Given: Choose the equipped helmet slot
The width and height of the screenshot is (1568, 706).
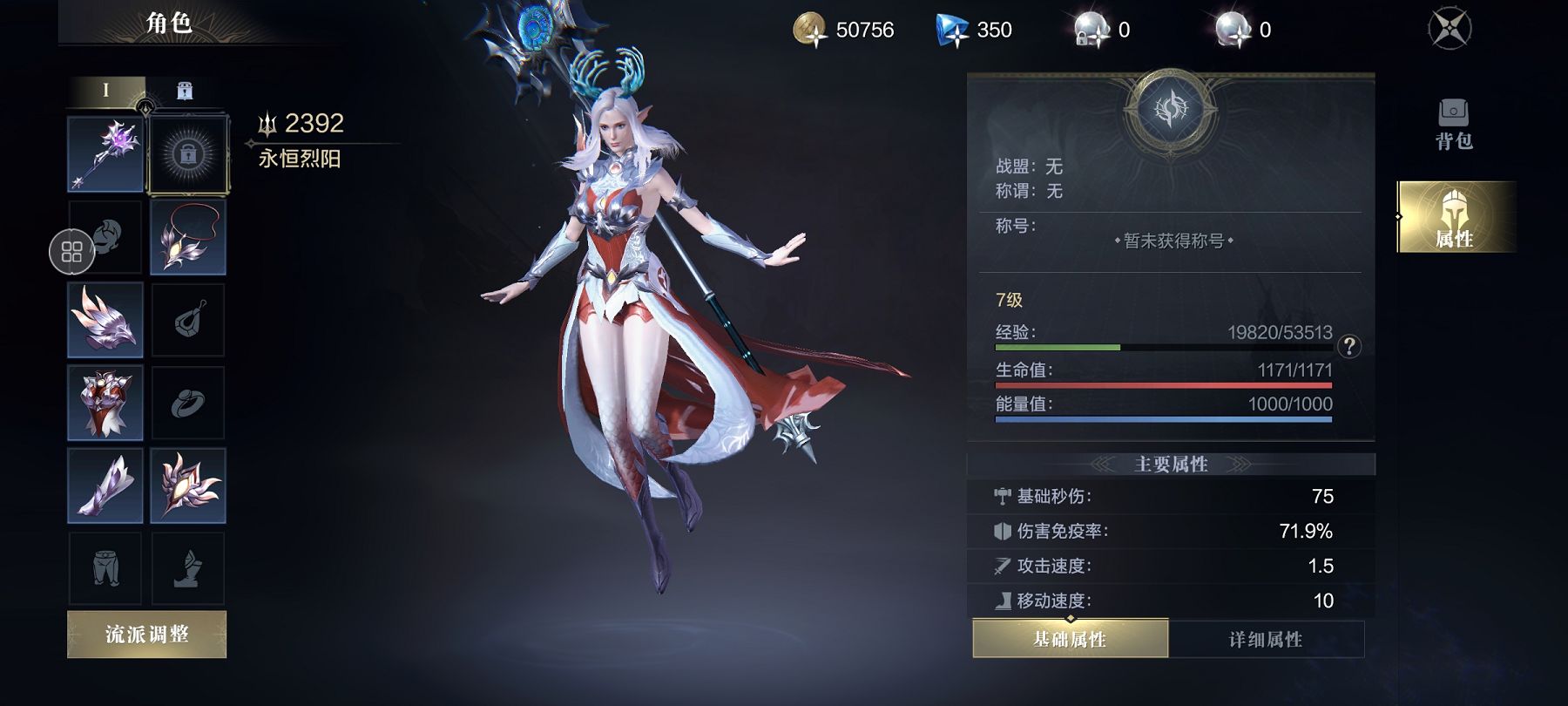Looking at the screenshot, I should [105, 320].
